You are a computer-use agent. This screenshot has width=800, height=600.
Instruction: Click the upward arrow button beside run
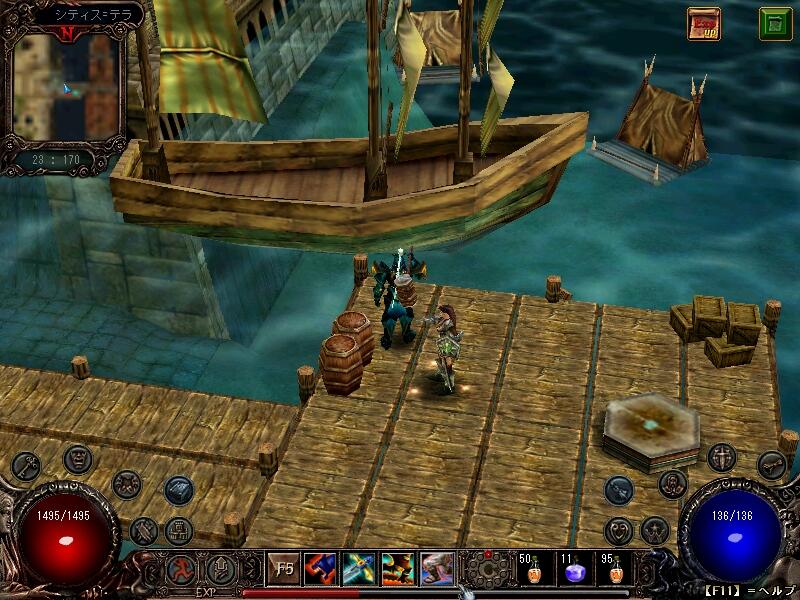[x=221, y=570]
